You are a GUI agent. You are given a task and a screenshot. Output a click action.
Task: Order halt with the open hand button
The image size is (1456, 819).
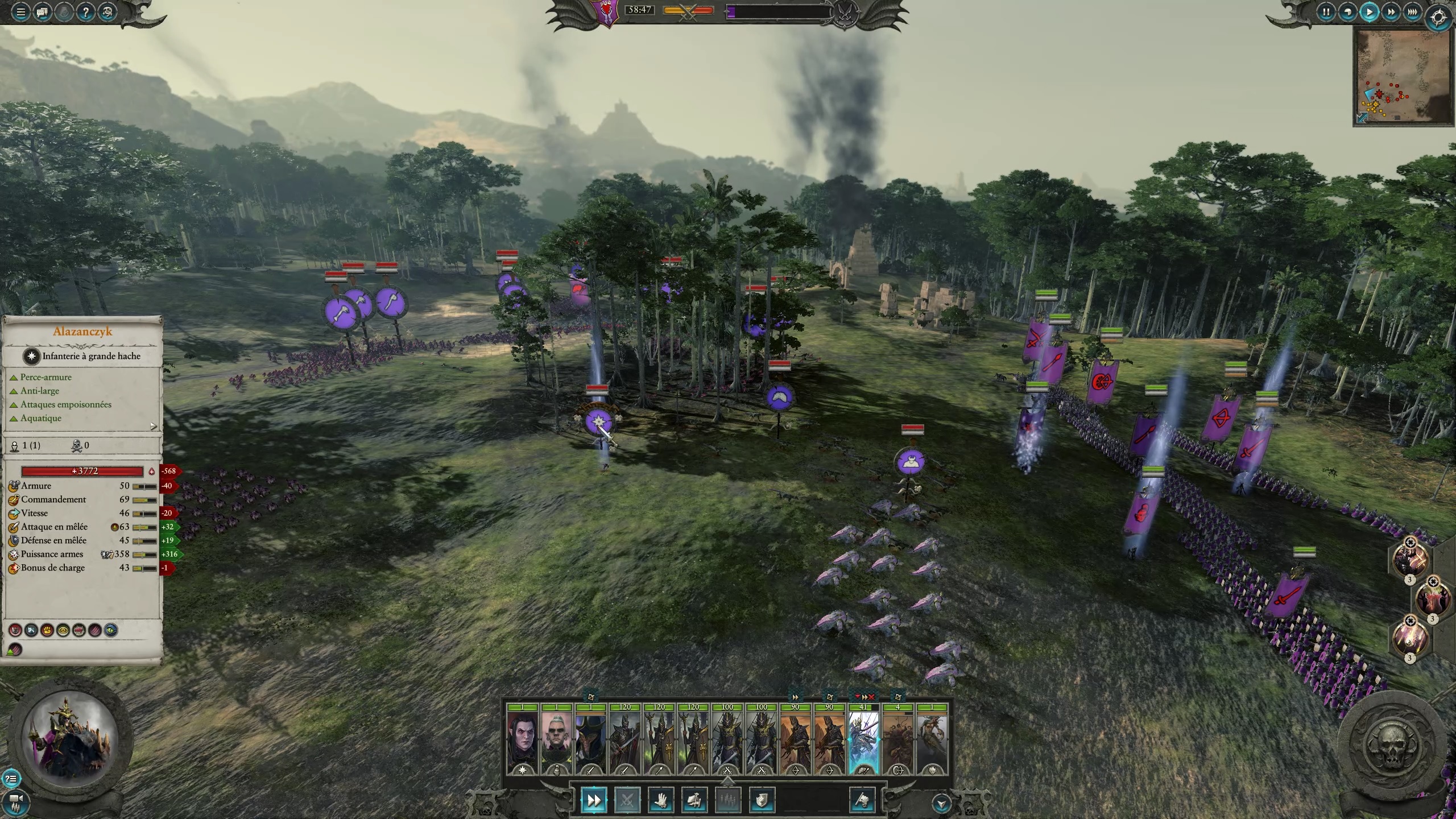(x=661, y=801)
